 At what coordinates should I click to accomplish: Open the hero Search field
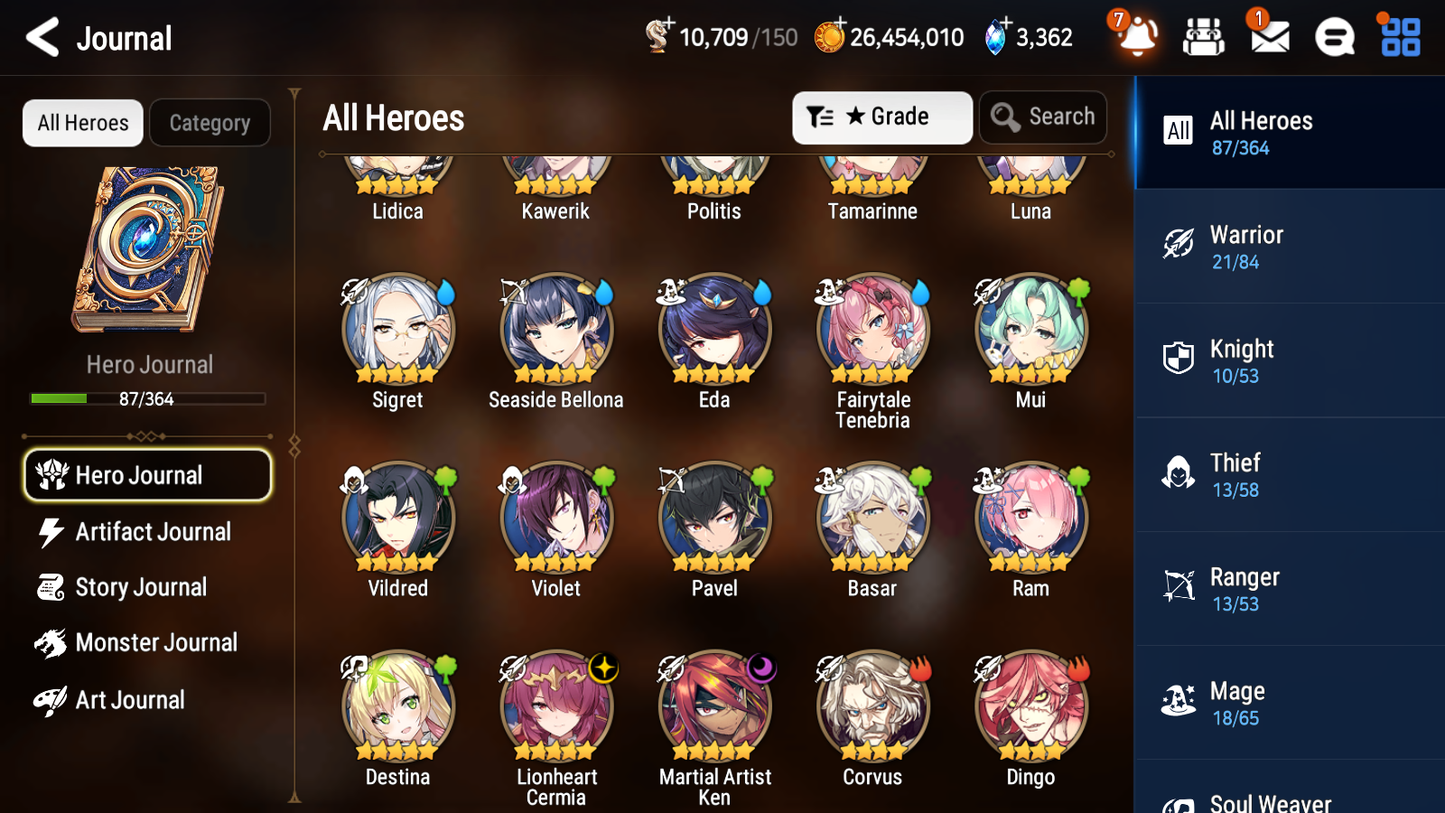(1043, 117)
